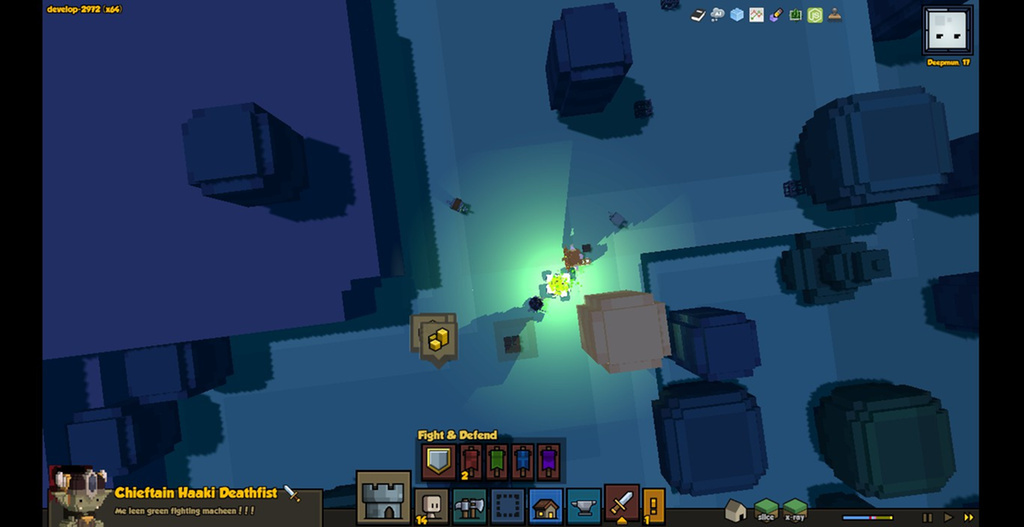Open the harvest tools menu
The image size is (1024, 527).
[469, 506]
